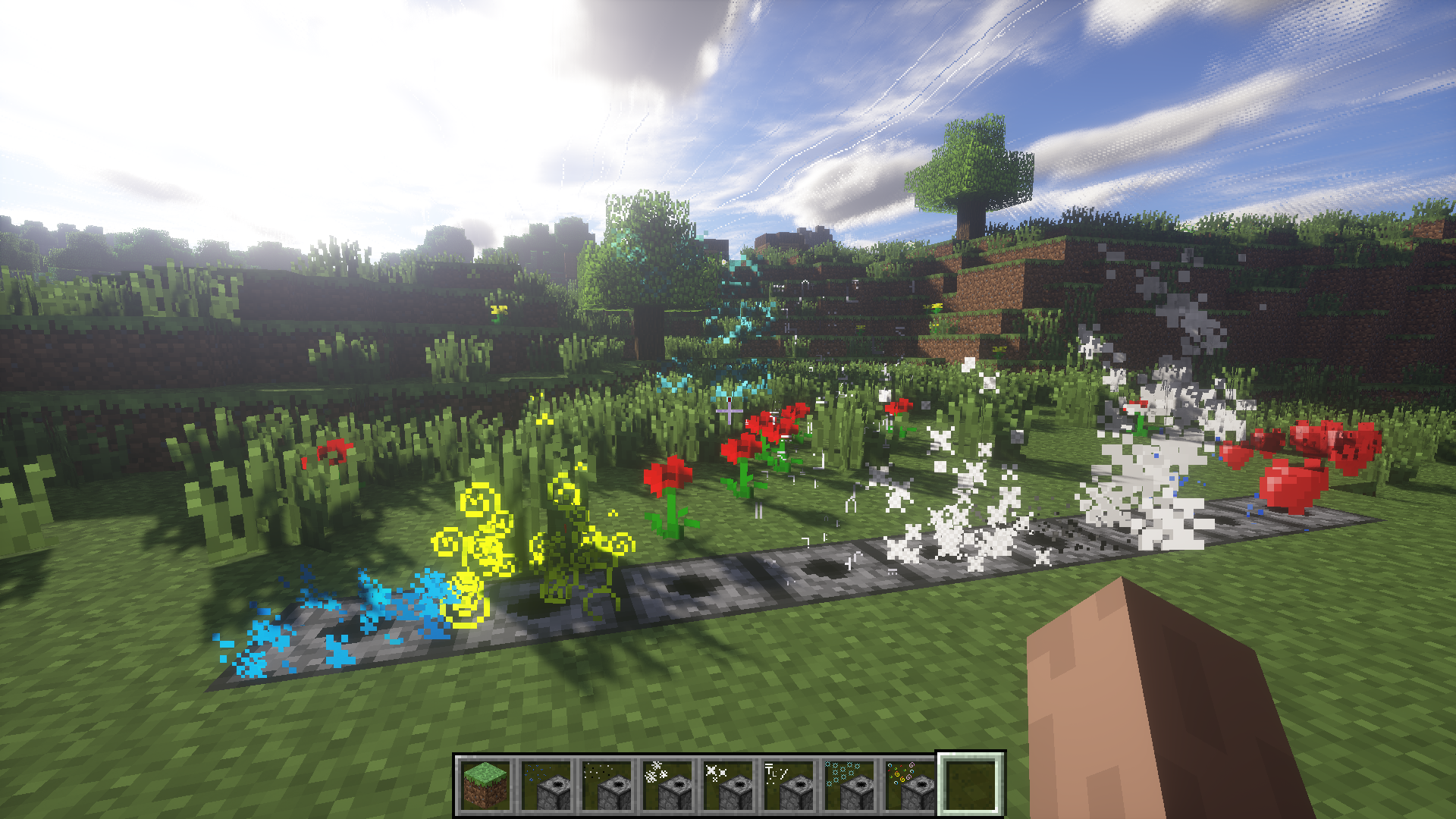Select the emitter block with blue droplet particles

546,786
